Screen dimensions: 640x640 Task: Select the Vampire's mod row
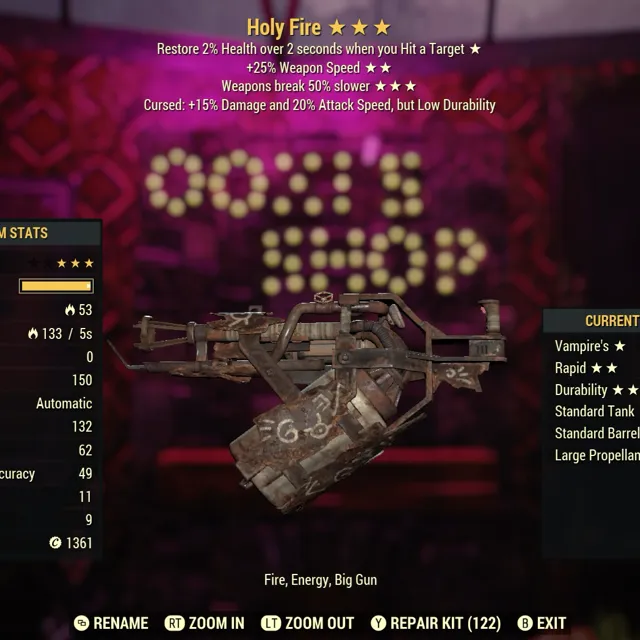[590, 346]
